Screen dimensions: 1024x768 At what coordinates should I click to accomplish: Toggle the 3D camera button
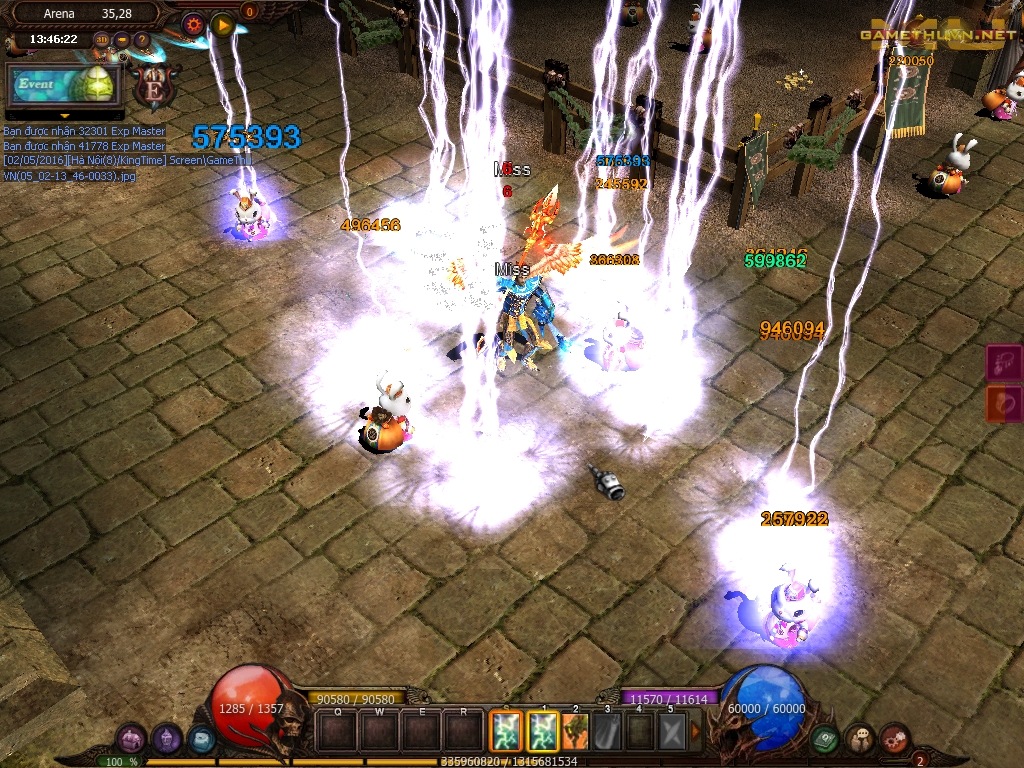(x=102, y=41)
